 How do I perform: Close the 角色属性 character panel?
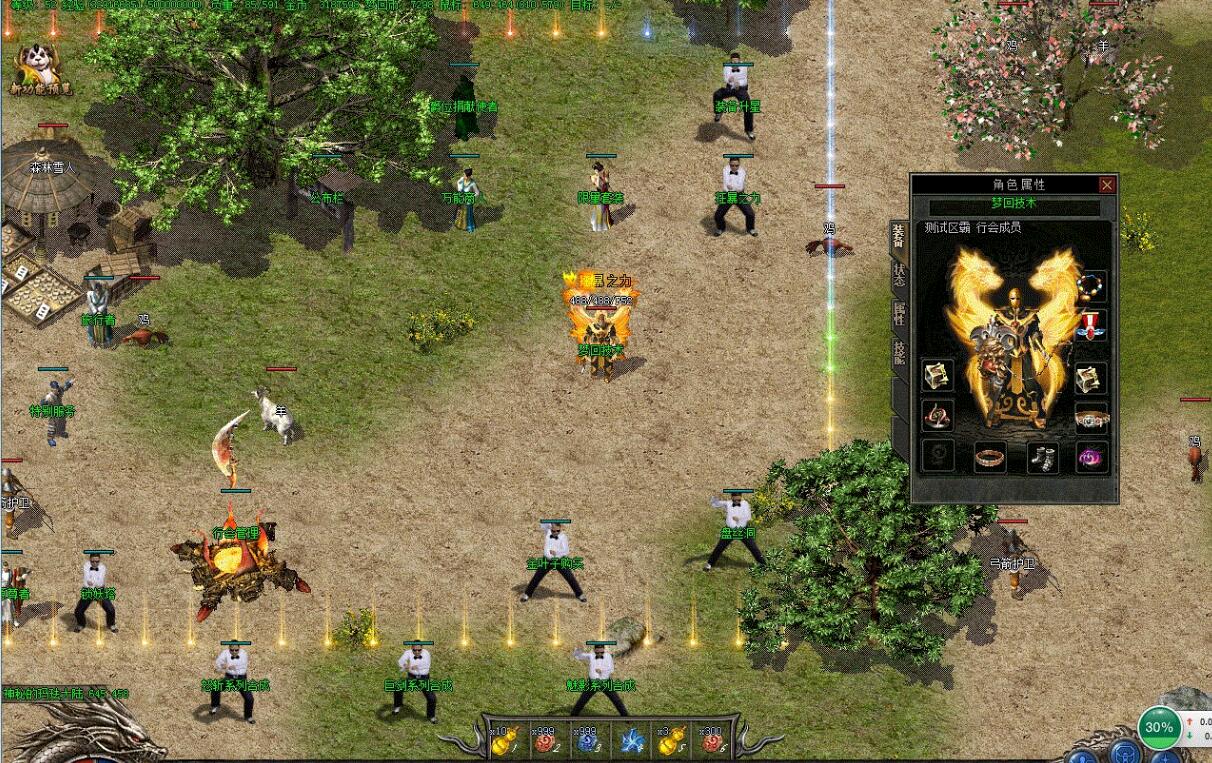pos(1106,185)
